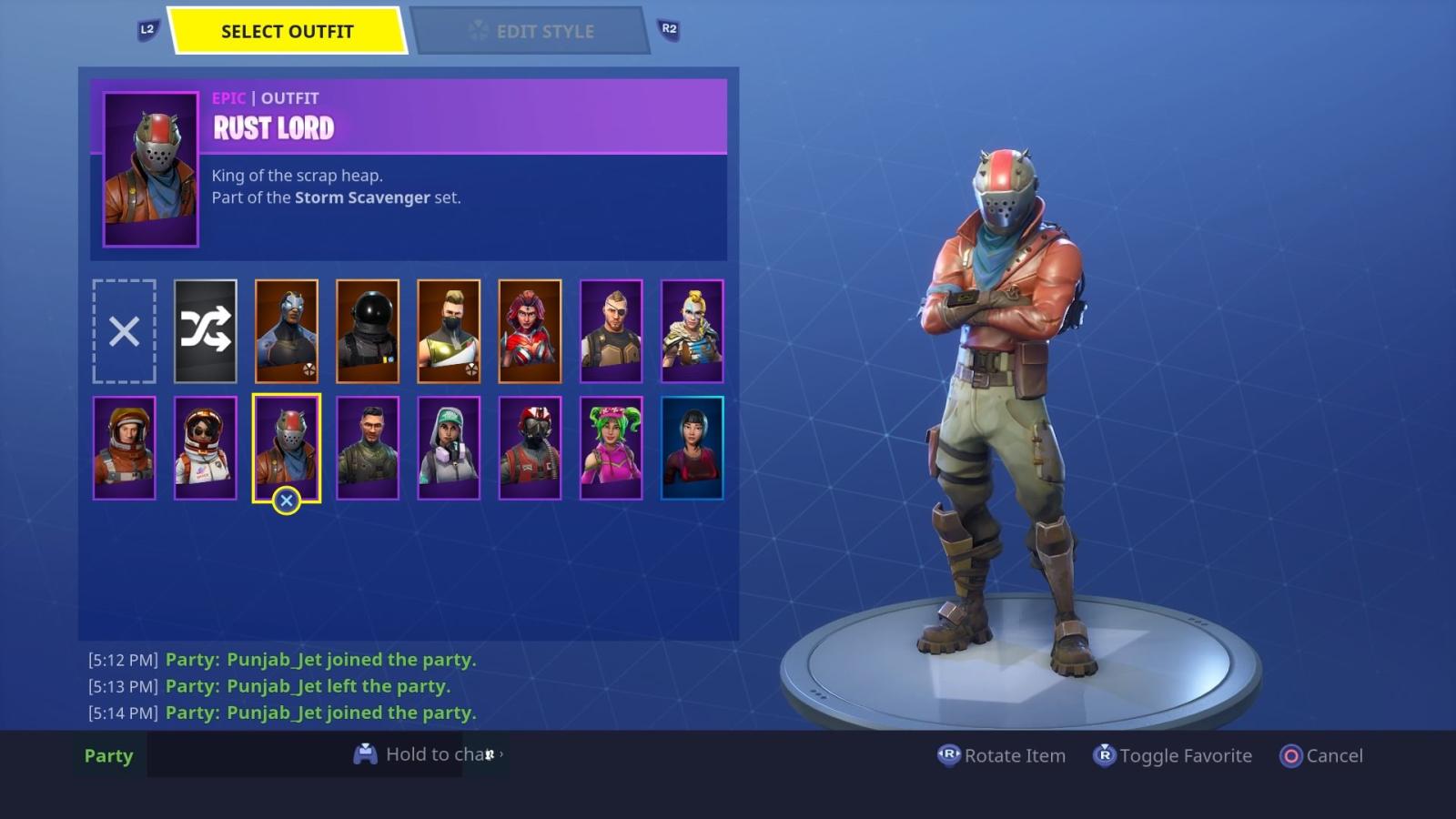The image size is (1456, 819).
Task: Open the Edit Style tab
Action: pos(532,30)
